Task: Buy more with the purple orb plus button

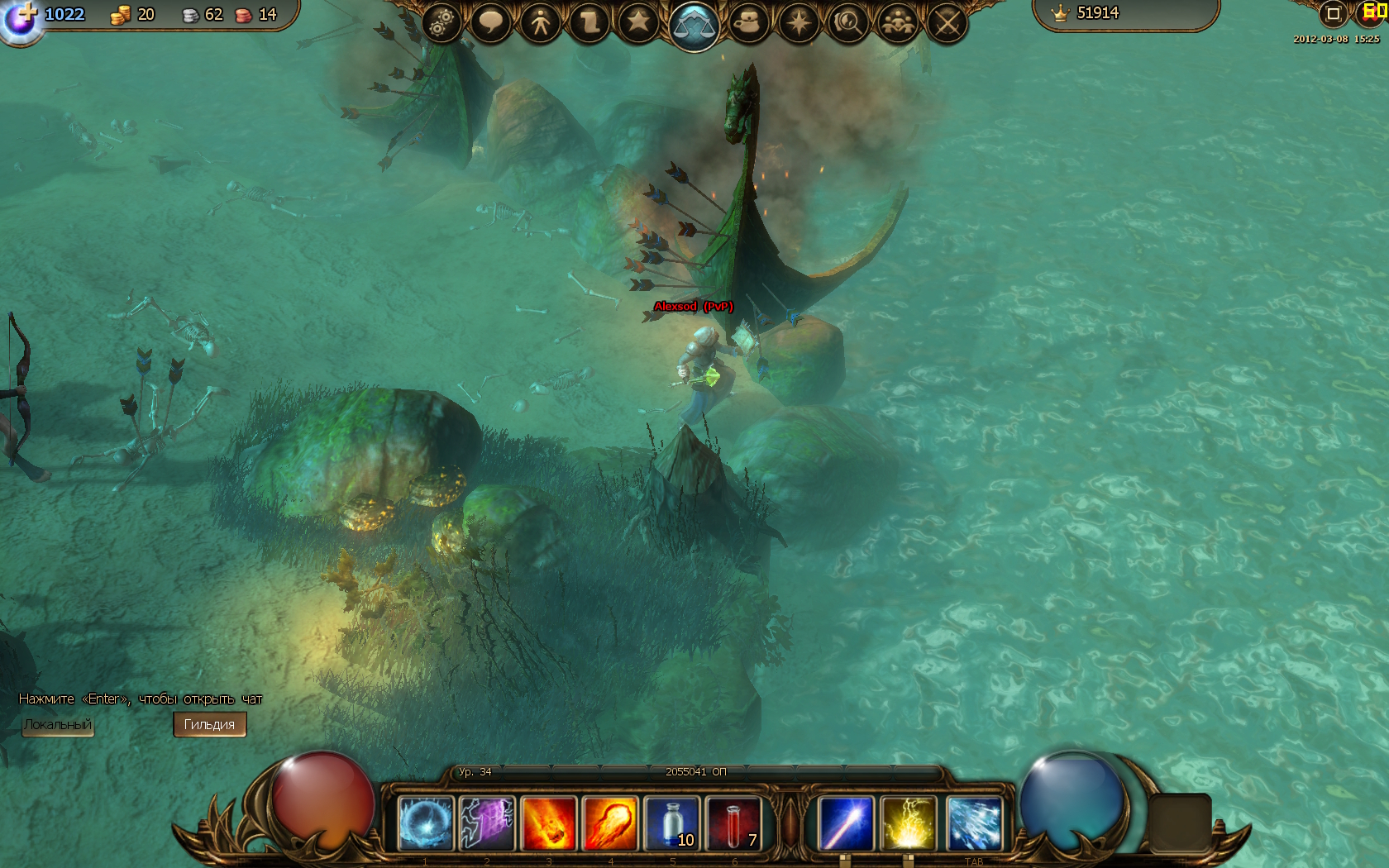Action: pyautogui.click(x=21, y=18)
